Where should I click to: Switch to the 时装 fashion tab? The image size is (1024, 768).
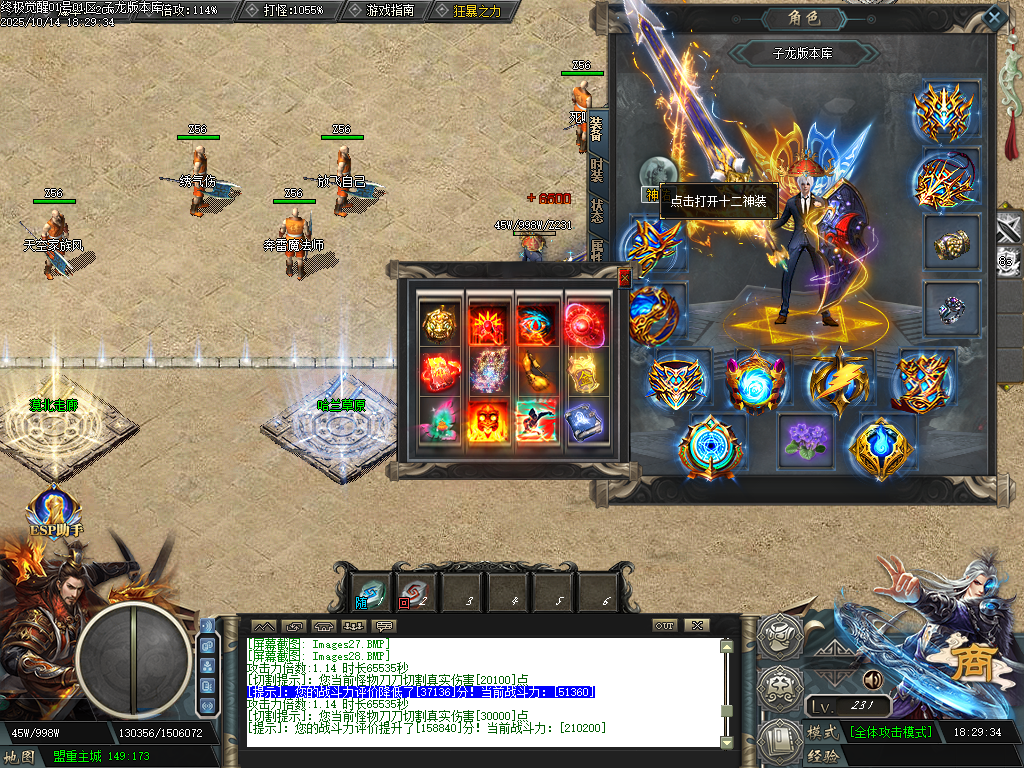click(x=597, y=170)
